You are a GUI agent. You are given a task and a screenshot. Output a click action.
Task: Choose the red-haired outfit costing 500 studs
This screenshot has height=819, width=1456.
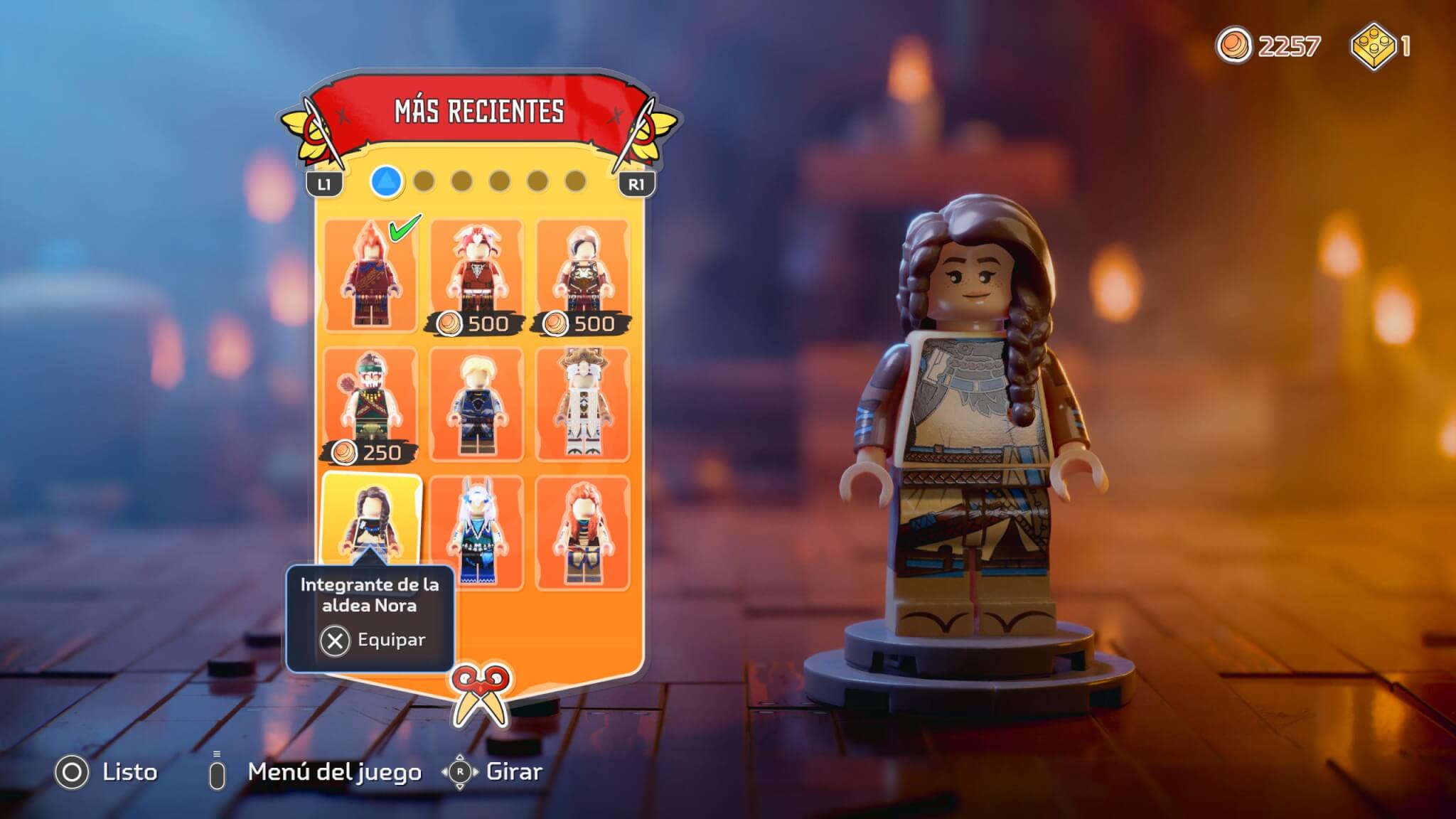476,276
